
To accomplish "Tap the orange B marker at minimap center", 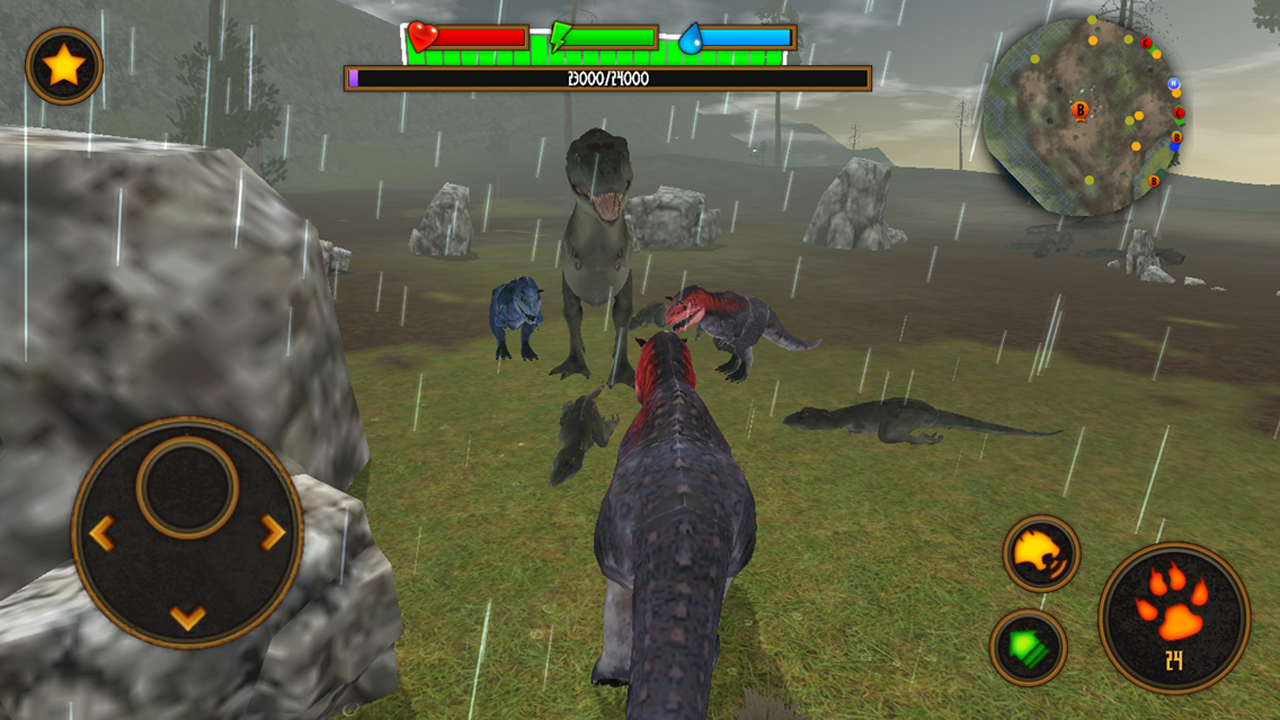I will [1081, 110].
